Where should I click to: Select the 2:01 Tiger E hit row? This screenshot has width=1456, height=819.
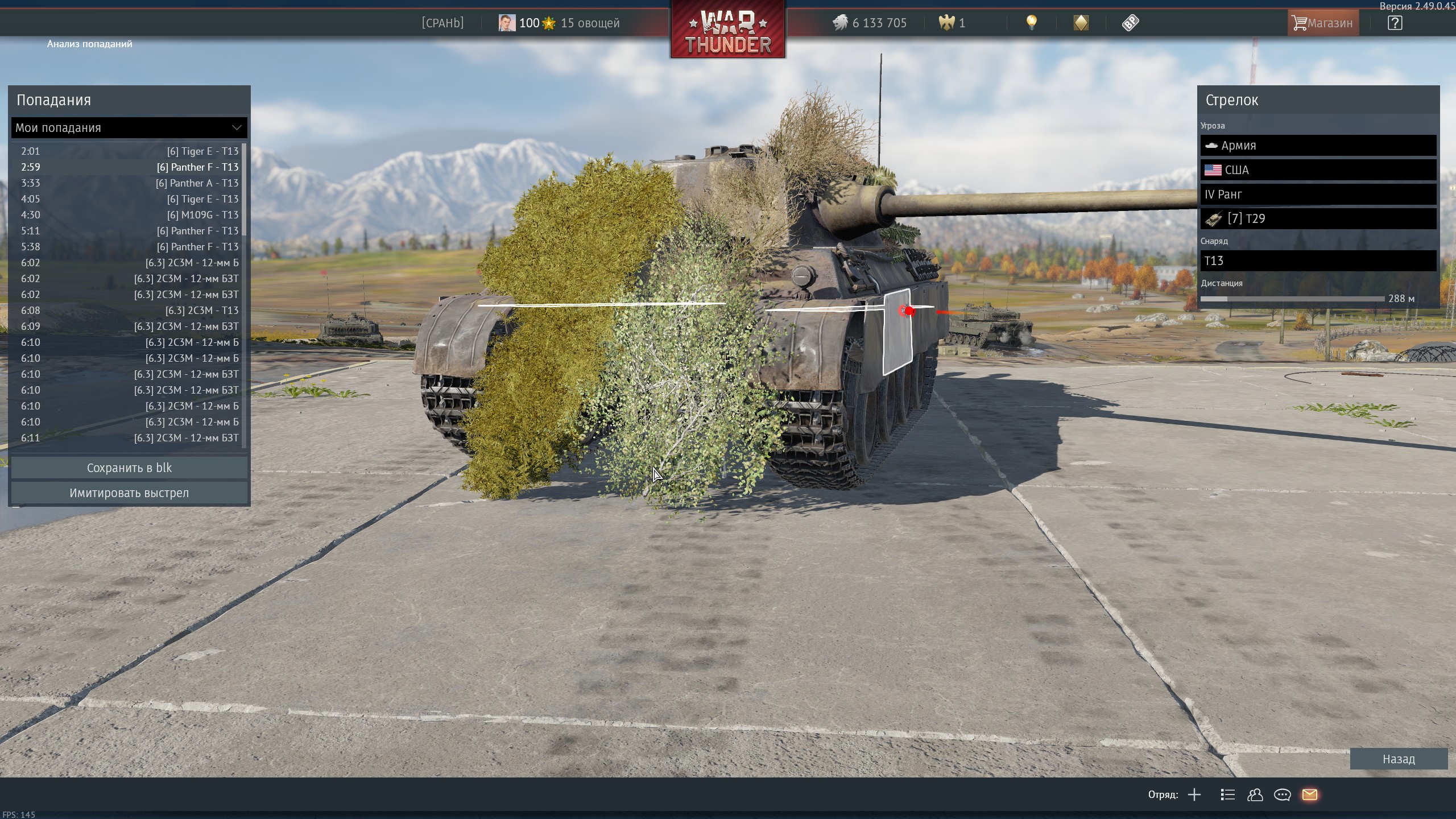129,151
